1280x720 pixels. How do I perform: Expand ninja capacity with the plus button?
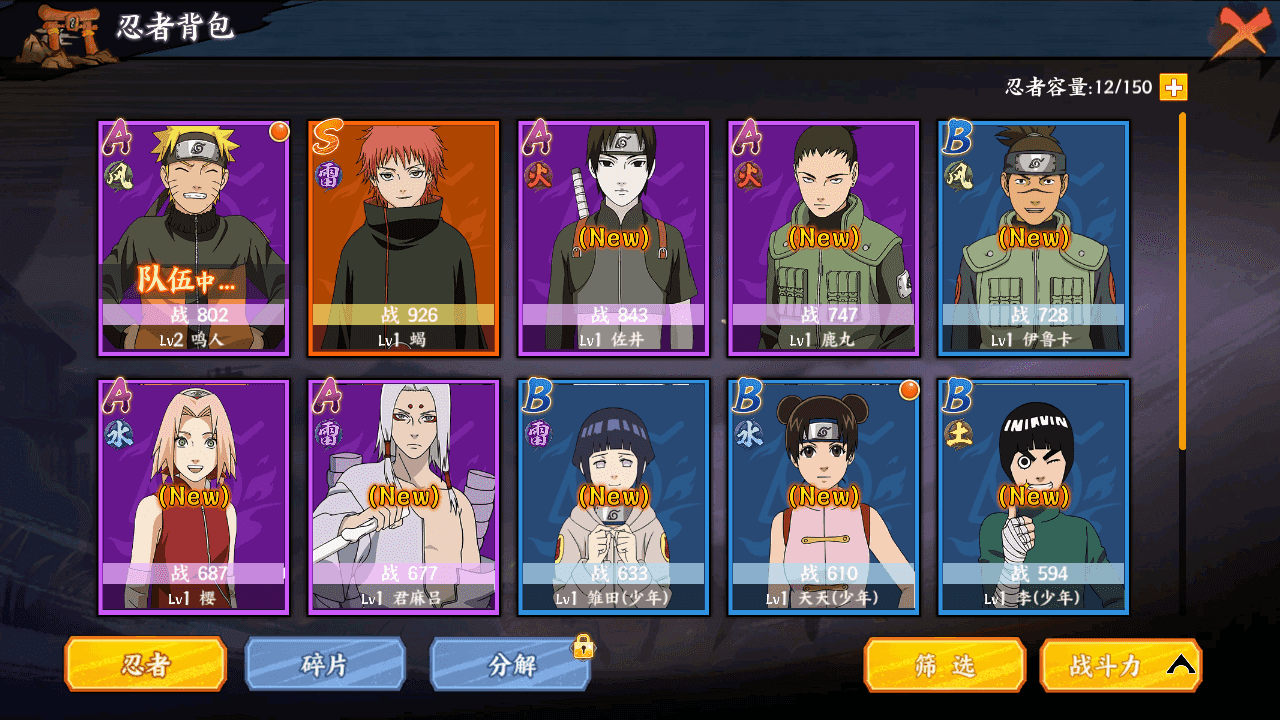coord(1173,88)
